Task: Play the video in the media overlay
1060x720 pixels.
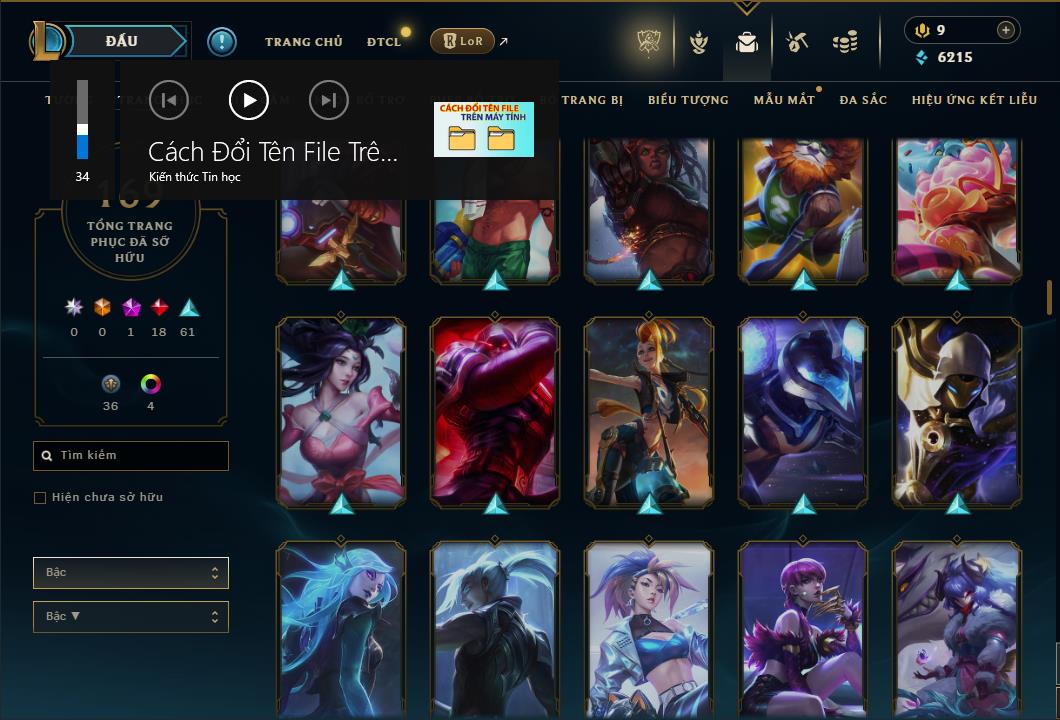Action: click(x=249, y=100)
